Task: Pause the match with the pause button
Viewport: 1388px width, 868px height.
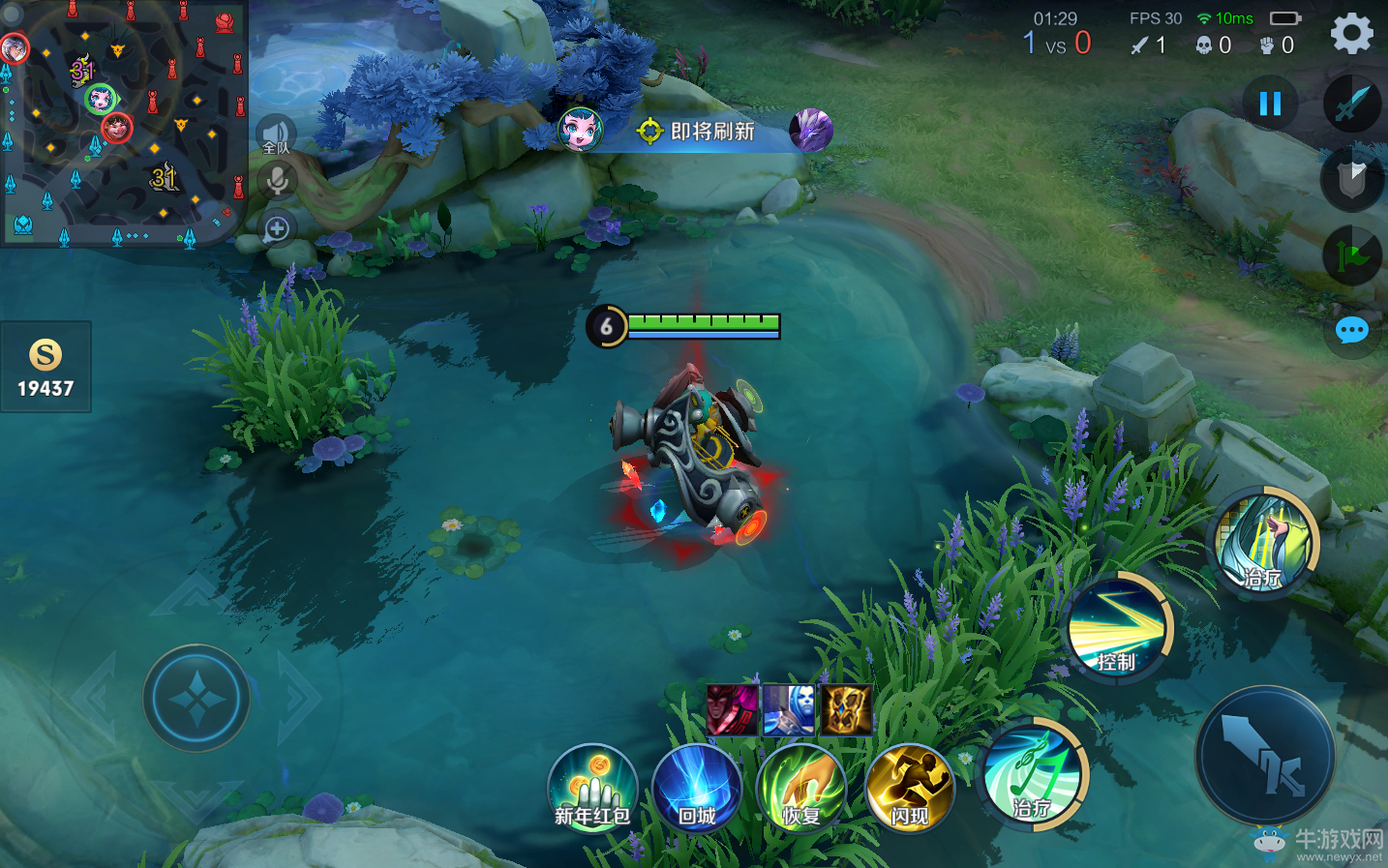Action: pos(1270,104)
